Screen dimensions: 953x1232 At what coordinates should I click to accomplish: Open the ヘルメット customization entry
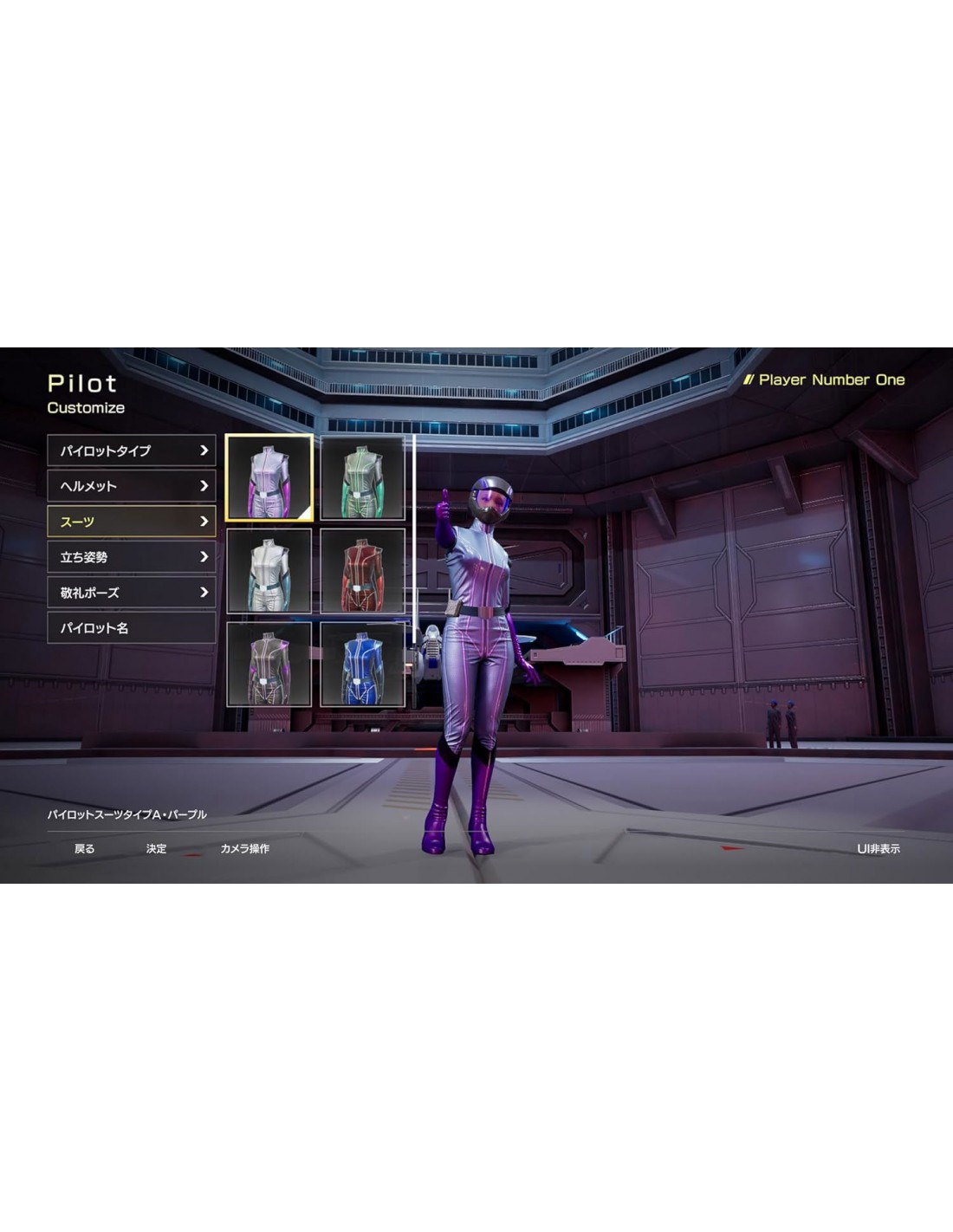coord(131,486)
